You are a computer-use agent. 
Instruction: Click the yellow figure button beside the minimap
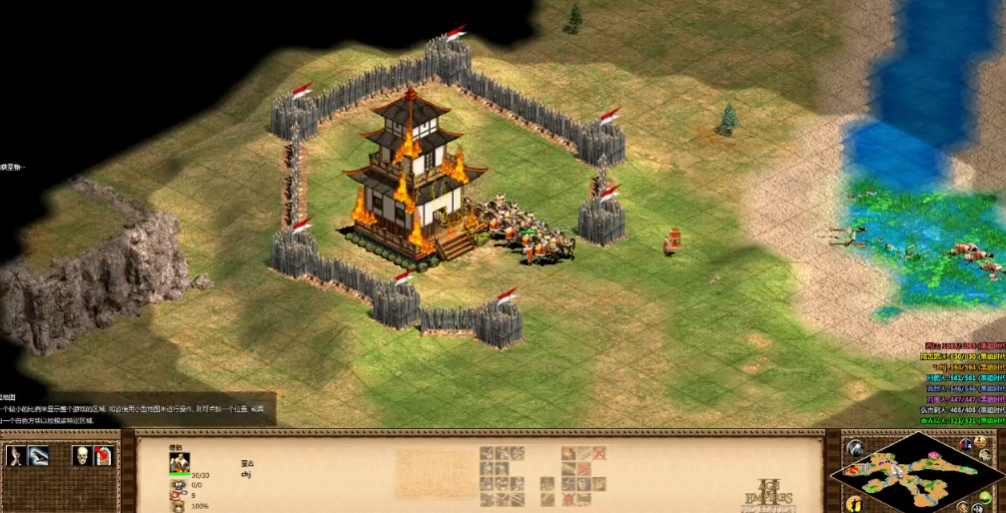click(854, 503)
